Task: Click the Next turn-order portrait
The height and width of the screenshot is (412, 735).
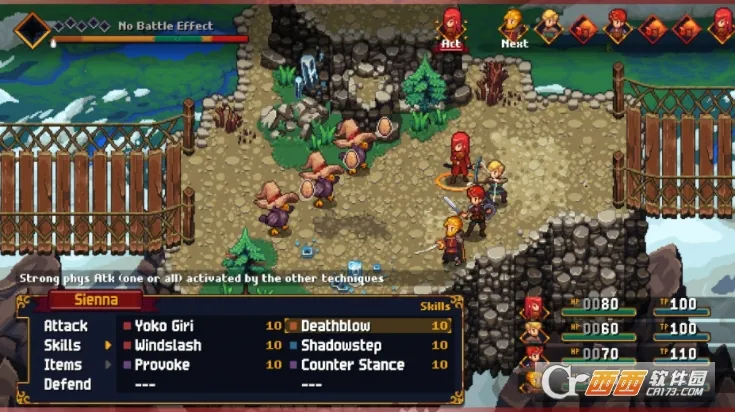Action: (513, 27)
